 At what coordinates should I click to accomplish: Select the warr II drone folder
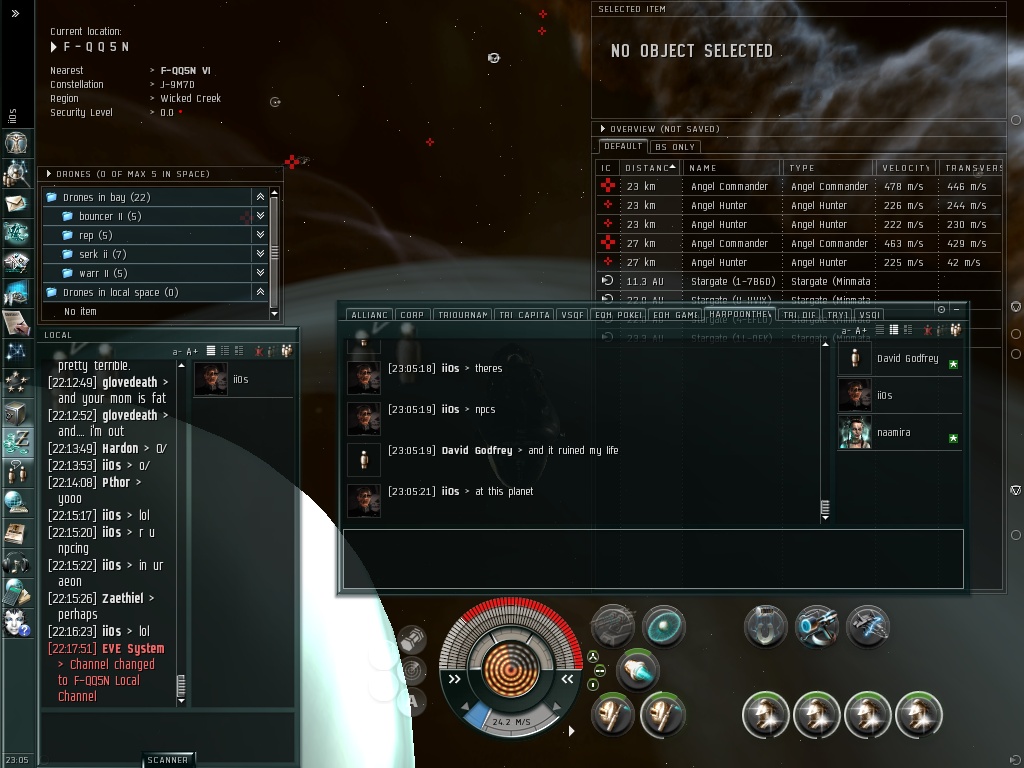point(103,273)
